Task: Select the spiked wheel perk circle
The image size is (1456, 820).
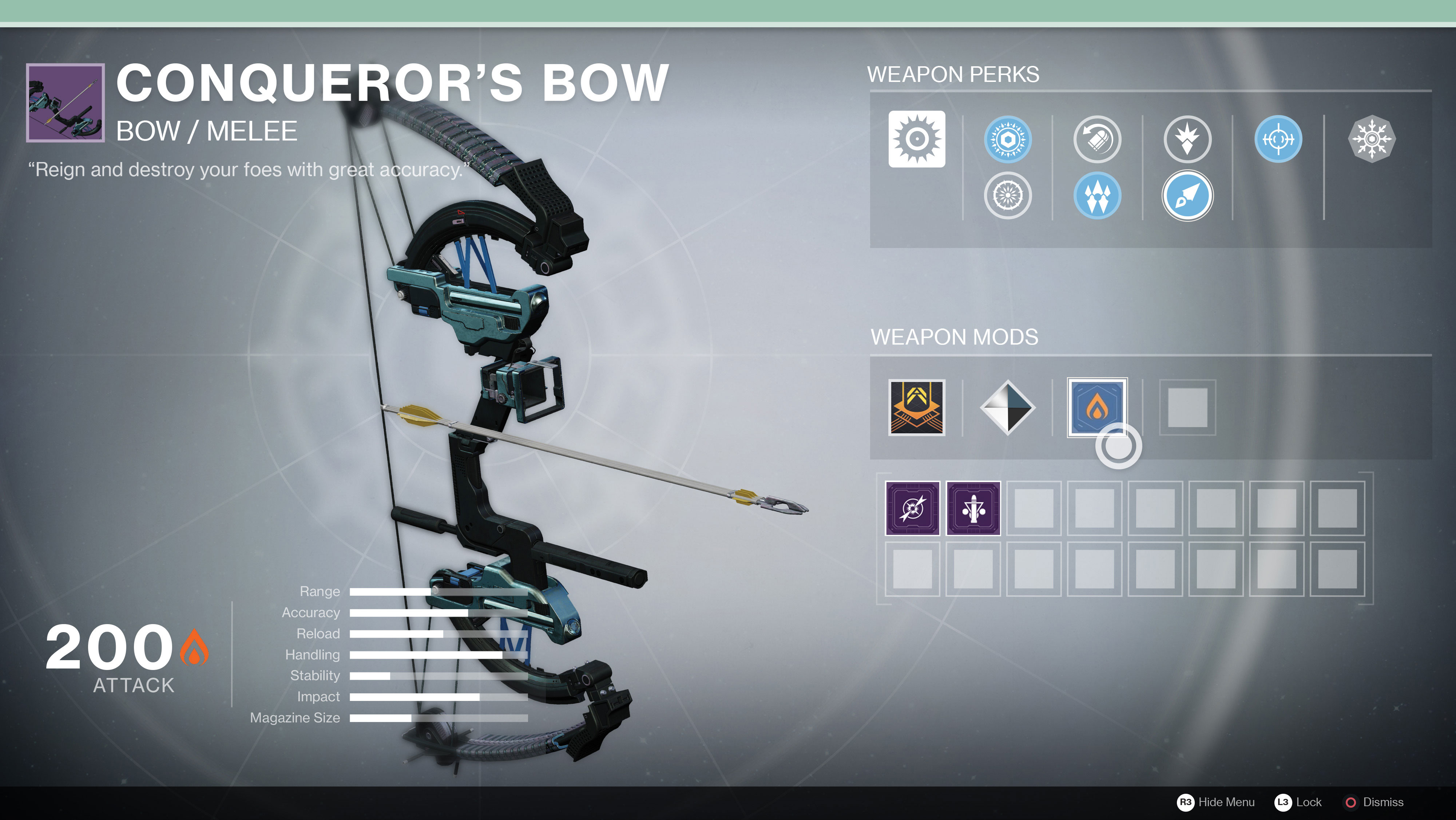Action: point(1007,196)
